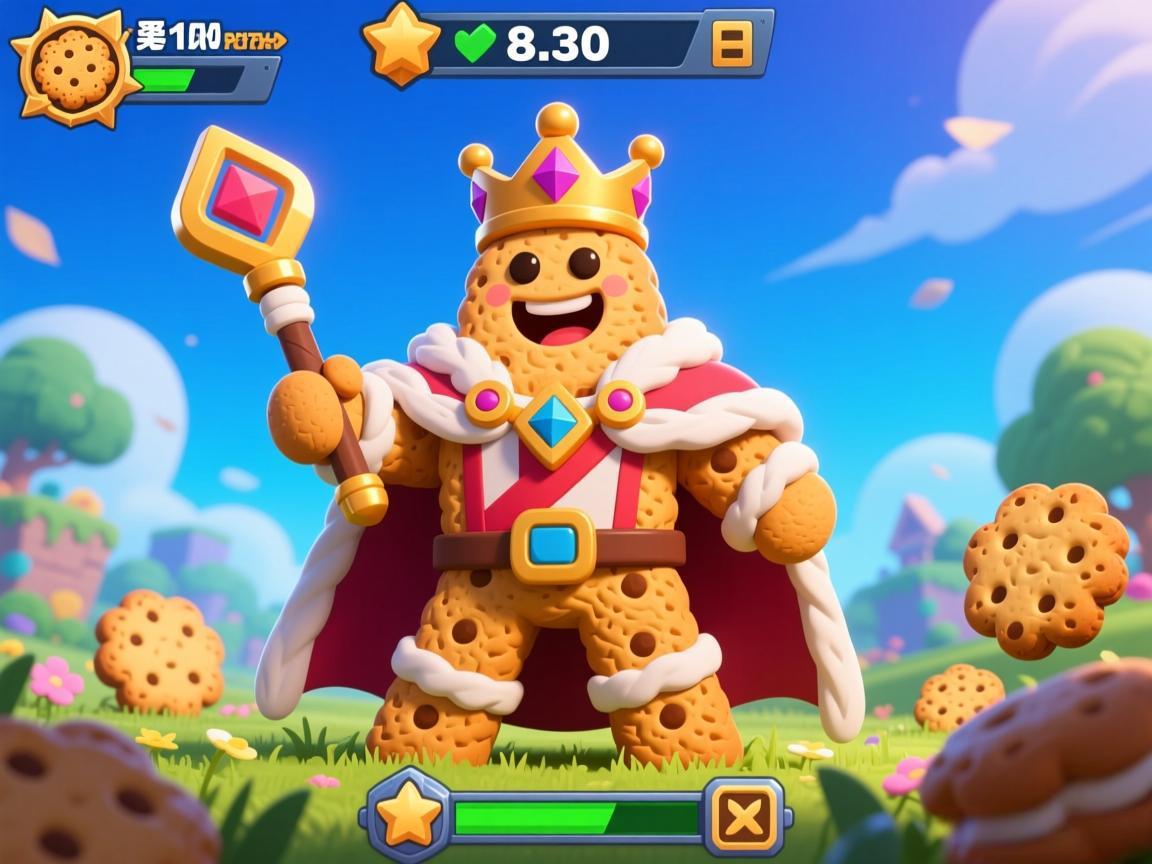Open the menu button beside 8.30
1152x864 pixels.
[x=732, y=44]
